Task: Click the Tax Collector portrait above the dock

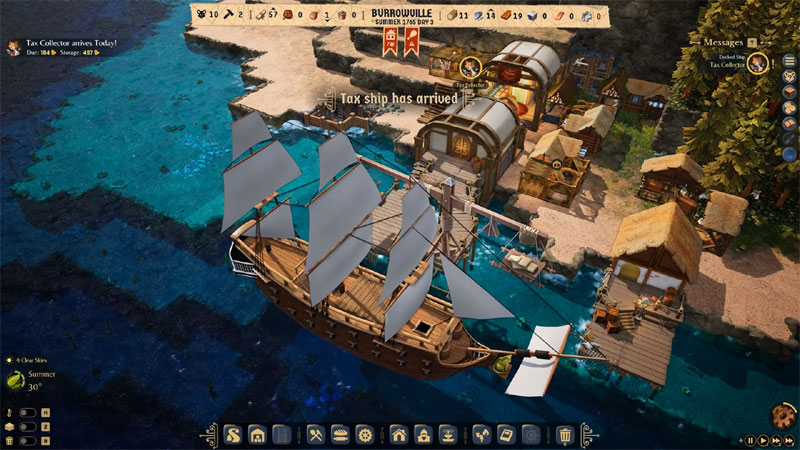Action: point(466,67)
